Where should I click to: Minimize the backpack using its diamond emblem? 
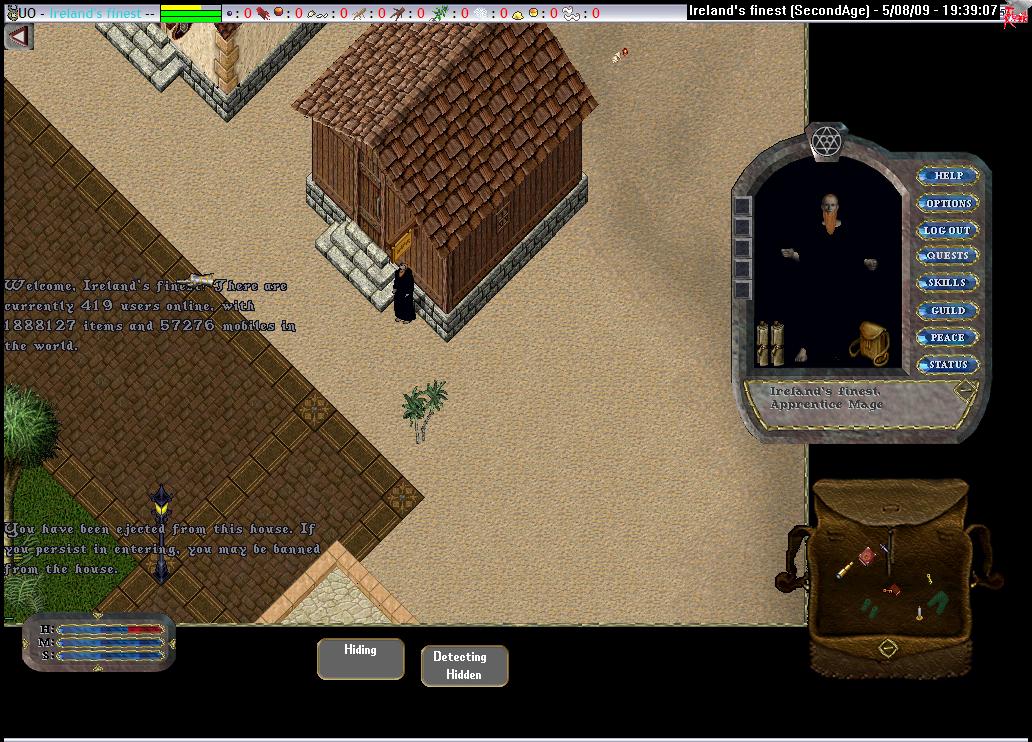click(x=887, y=649)
